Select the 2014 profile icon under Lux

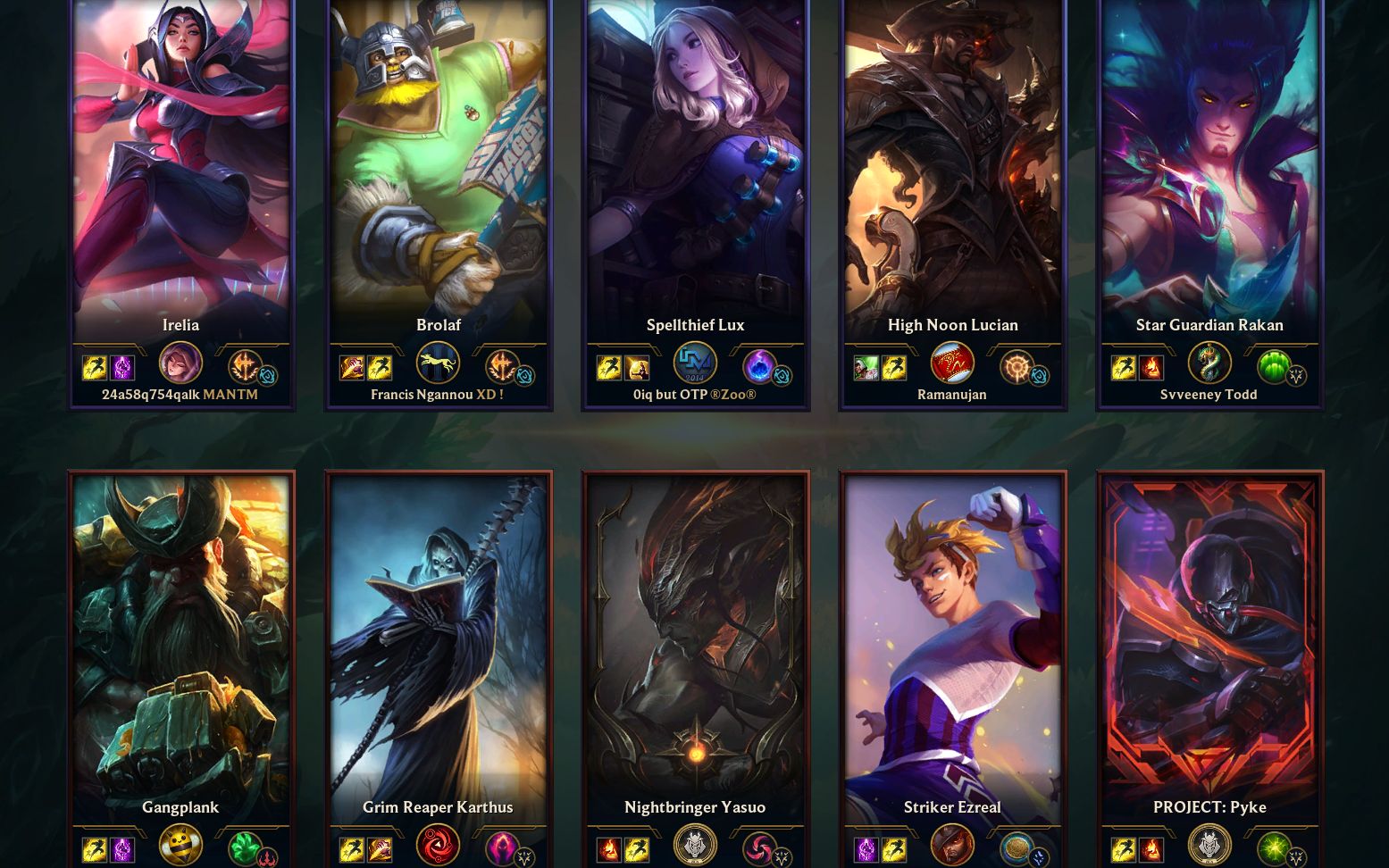[695, 363]
